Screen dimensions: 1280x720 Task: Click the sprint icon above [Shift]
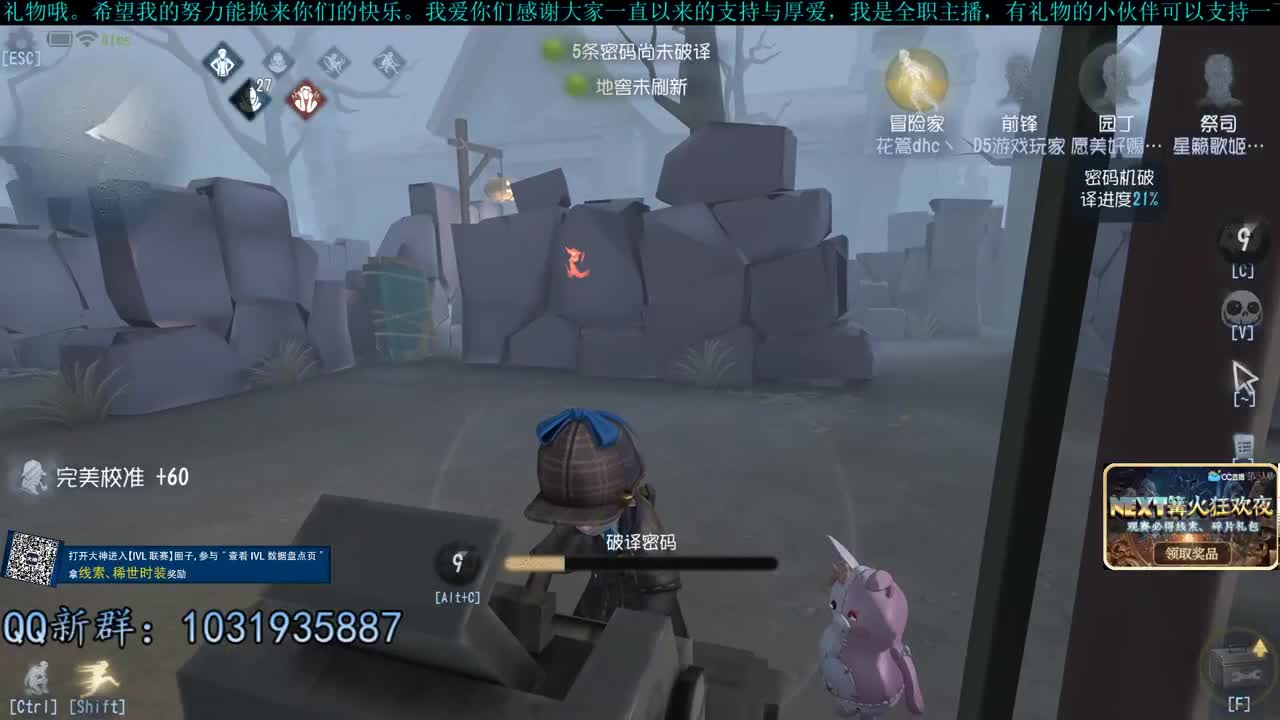[97, 680]
